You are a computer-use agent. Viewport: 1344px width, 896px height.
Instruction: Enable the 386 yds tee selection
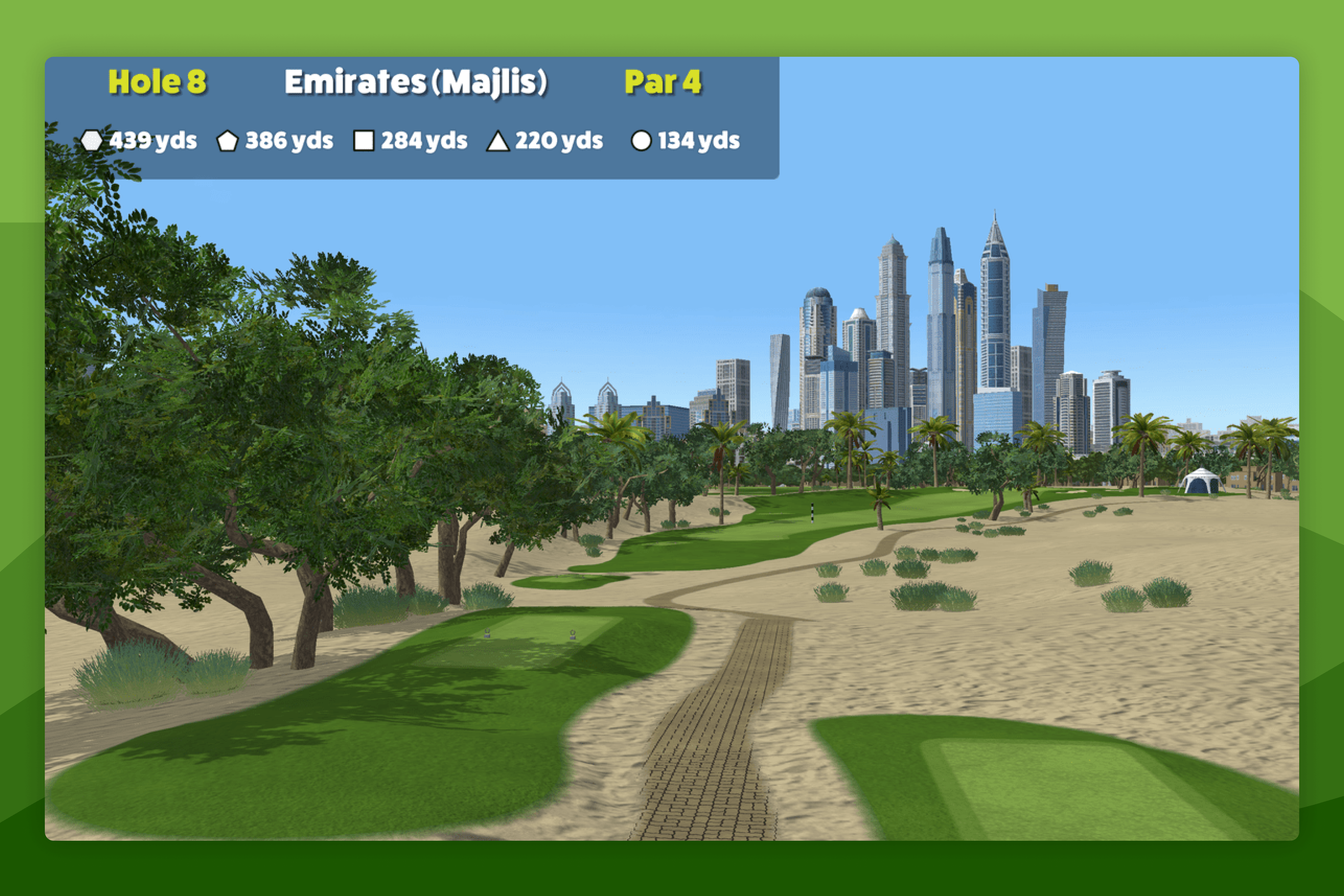pos(289,140)
